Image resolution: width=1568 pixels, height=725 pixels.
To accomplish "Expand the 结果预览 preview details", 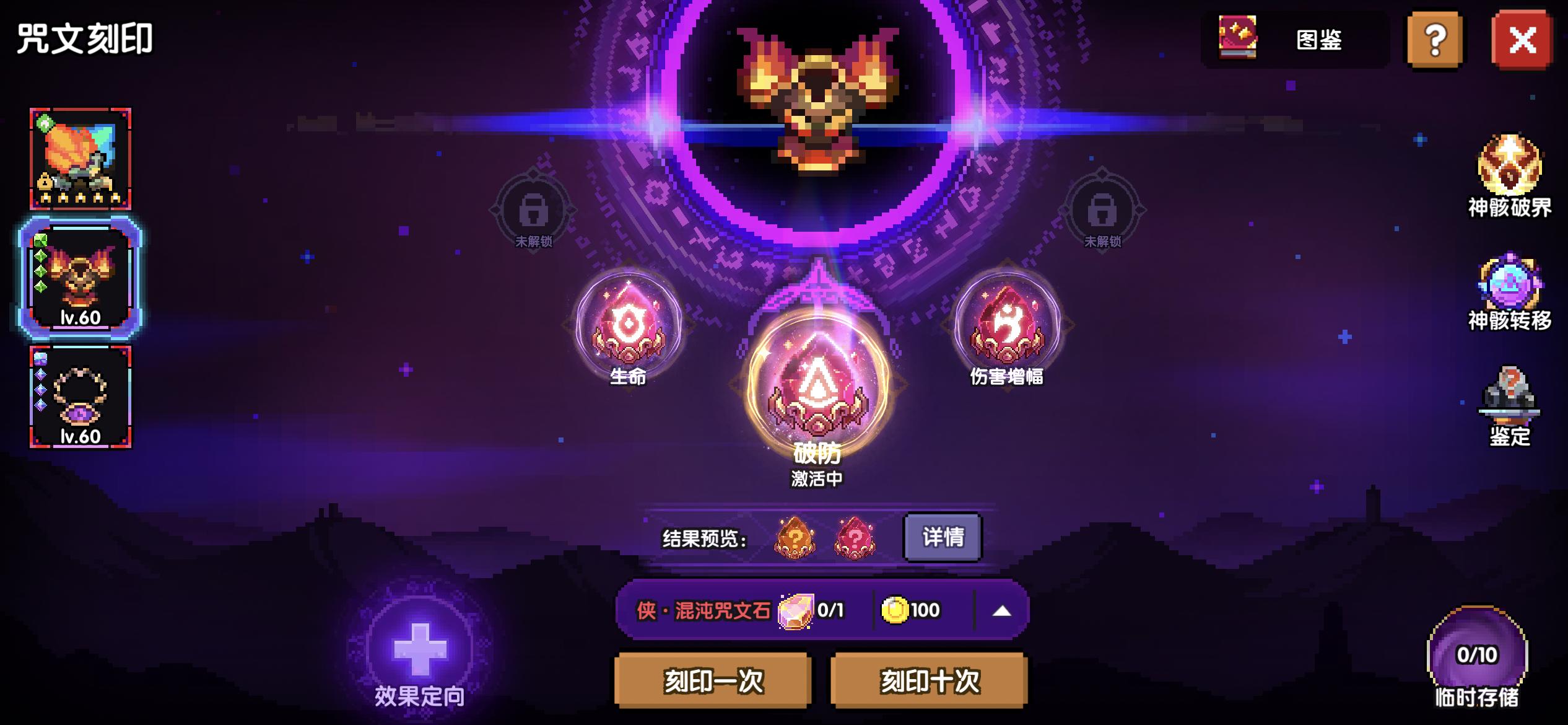I will click(942, 538).
